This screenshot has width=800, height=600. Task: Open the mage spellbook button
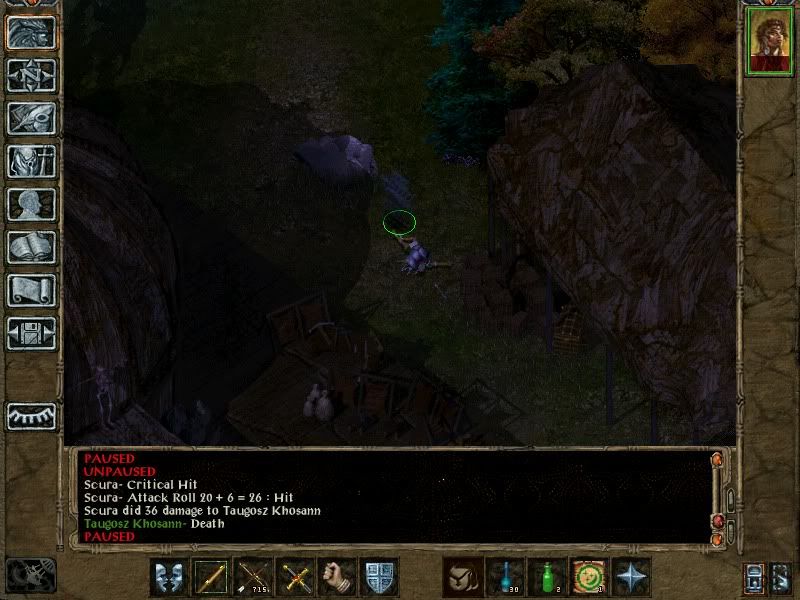(x=31, y=247)
